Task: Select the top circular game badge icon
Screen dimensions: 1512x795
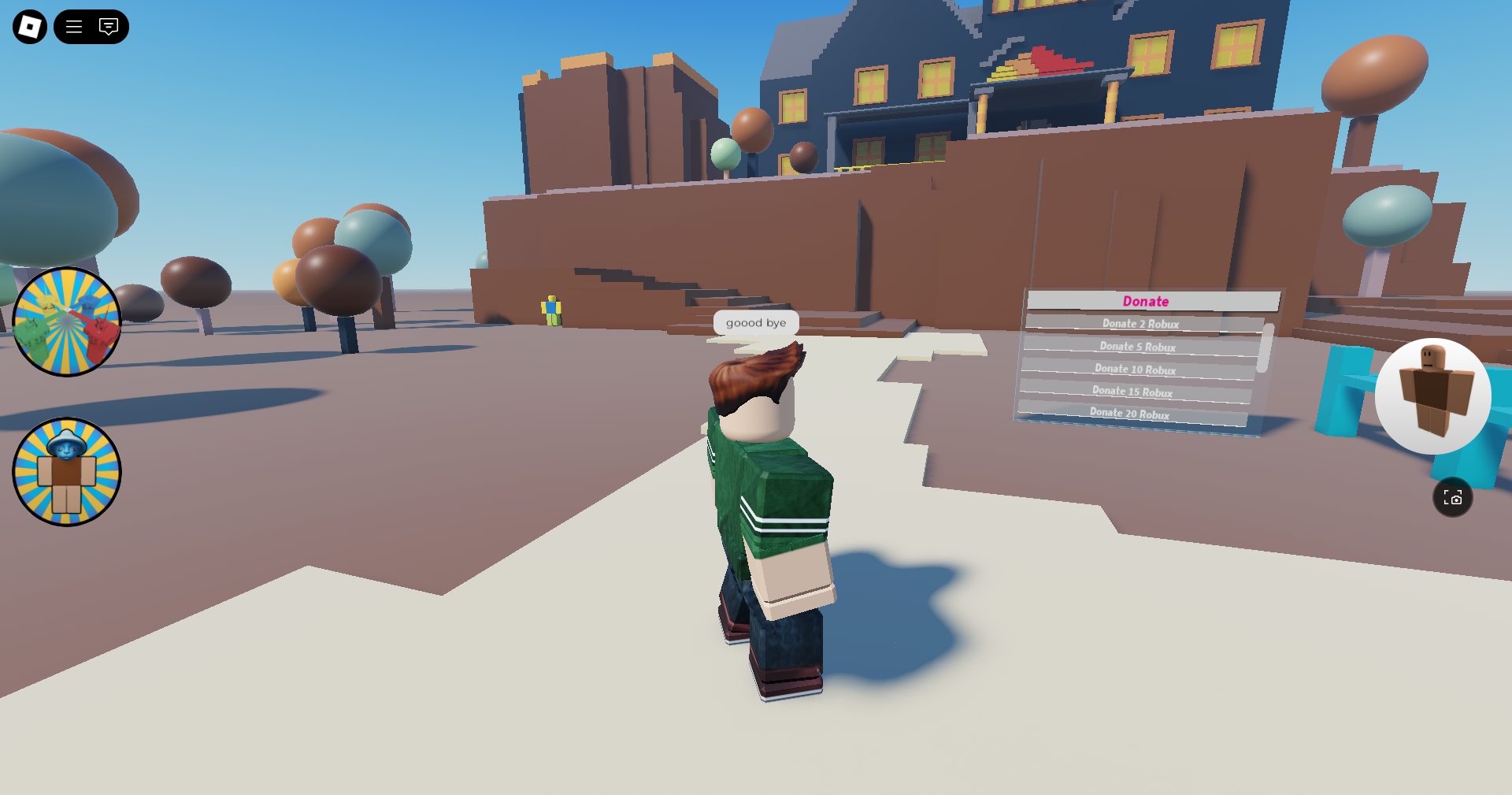Action: pos(67,320)
